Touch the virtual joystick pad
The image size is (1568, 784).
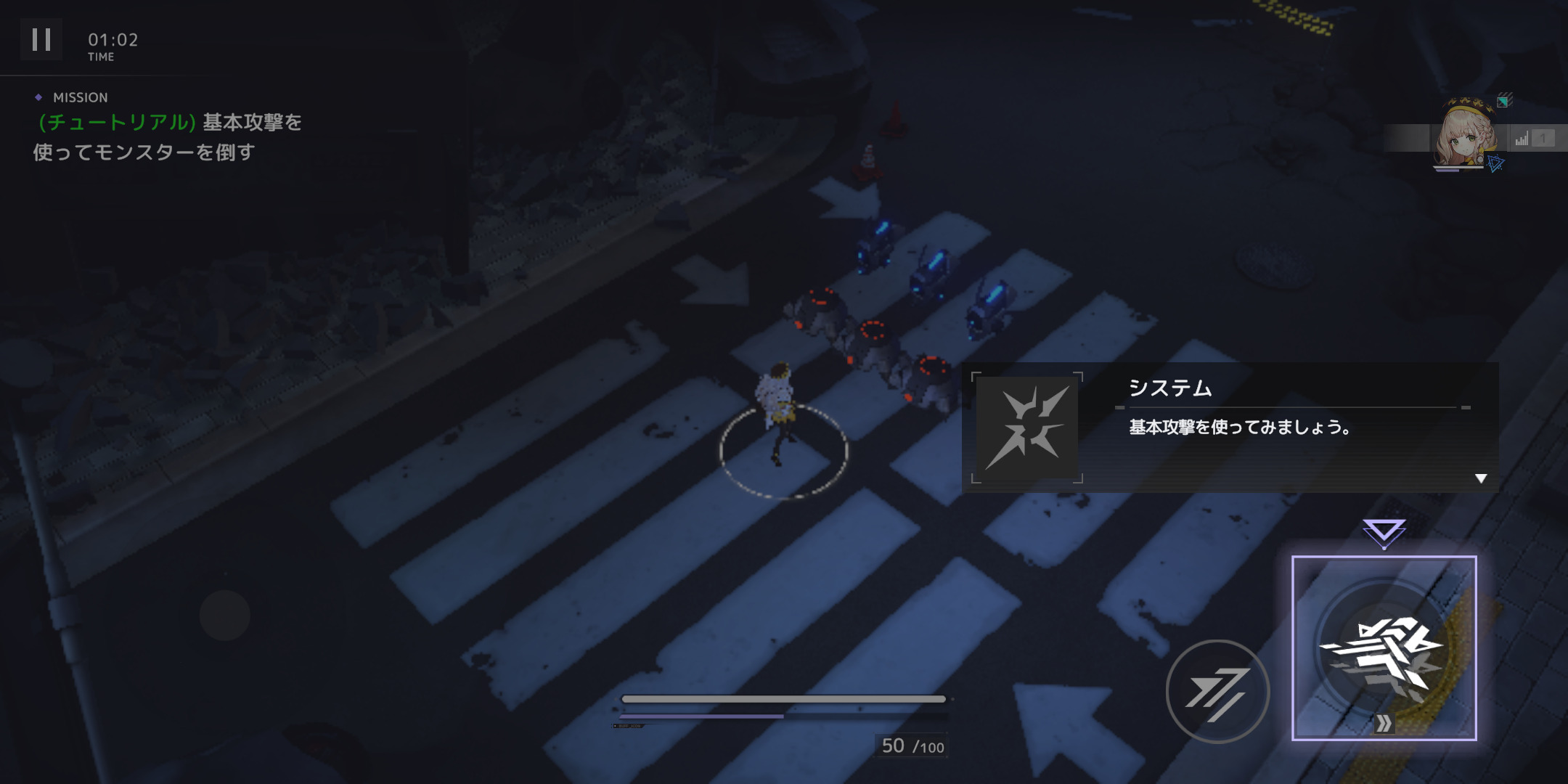[225, 616]
